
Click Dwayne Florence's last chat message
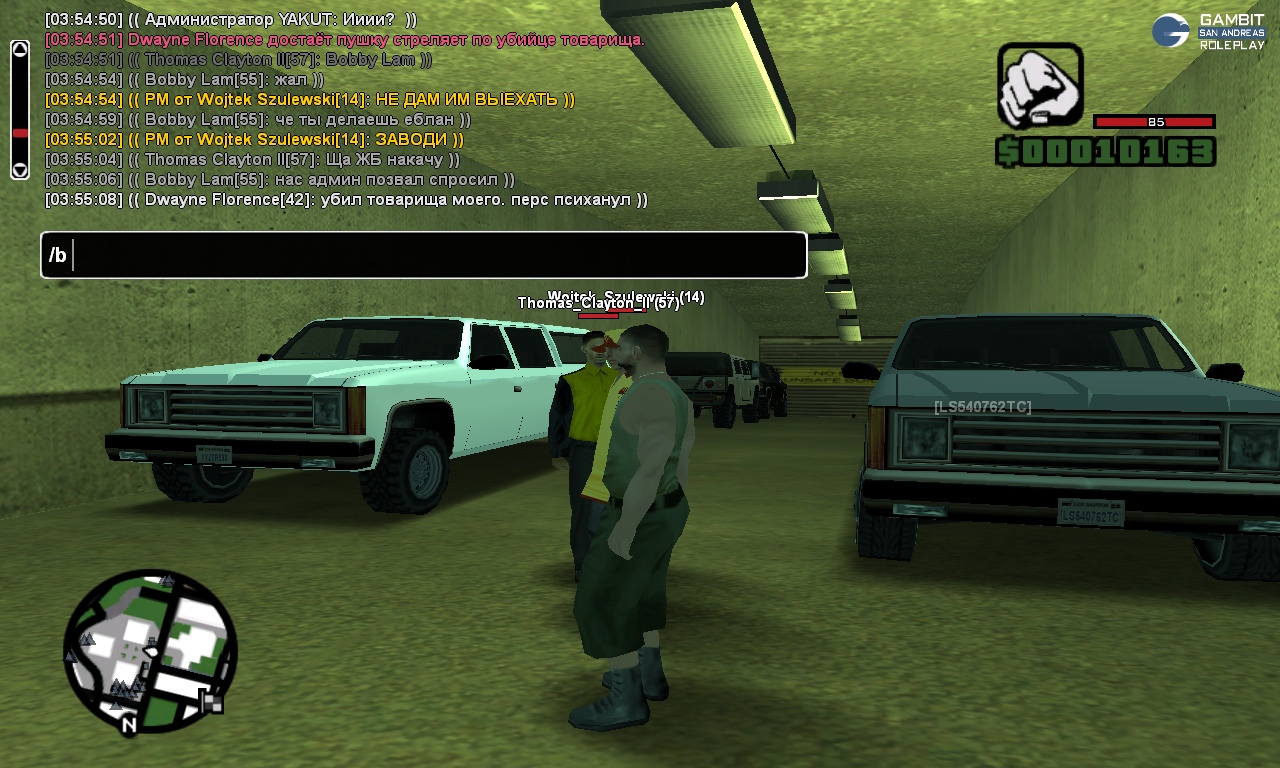pyautogui.click(x=346, y=200)
